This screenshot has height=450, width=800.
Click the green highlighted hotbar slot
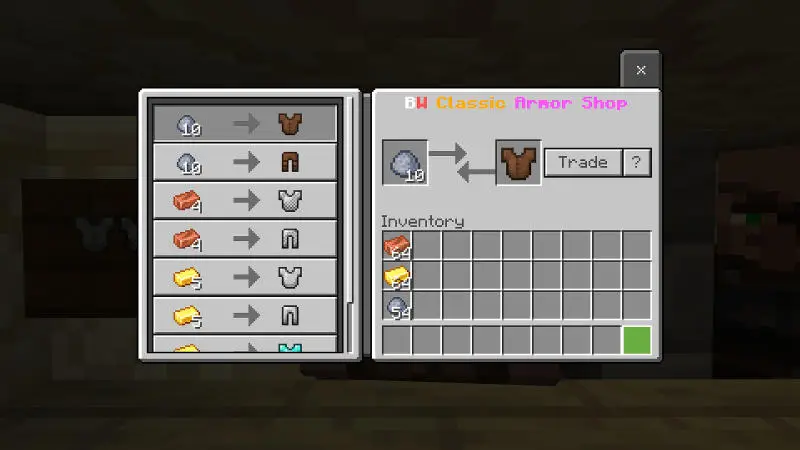point(637,340)
